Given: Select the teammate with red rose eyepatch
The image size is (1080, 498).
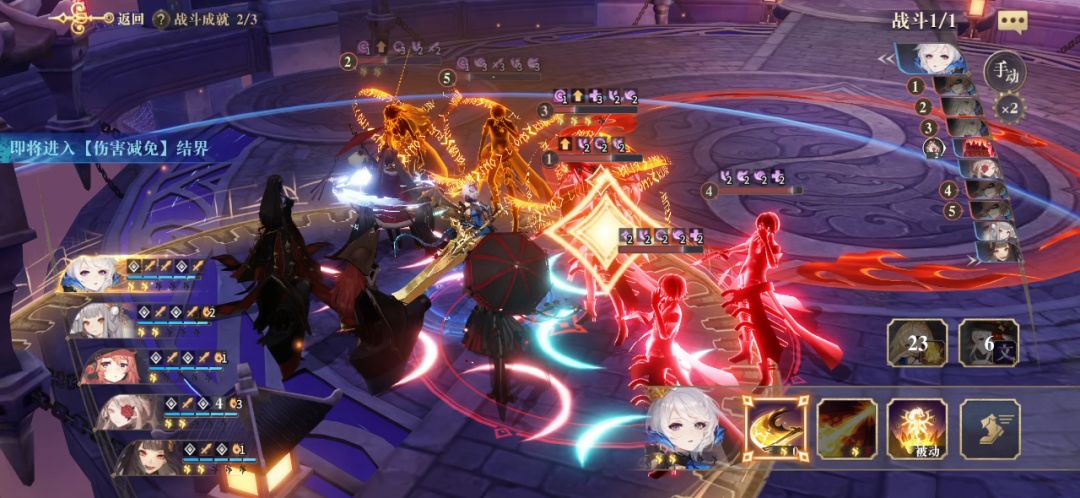Looking at the screenshot, I should pos(127,411).
